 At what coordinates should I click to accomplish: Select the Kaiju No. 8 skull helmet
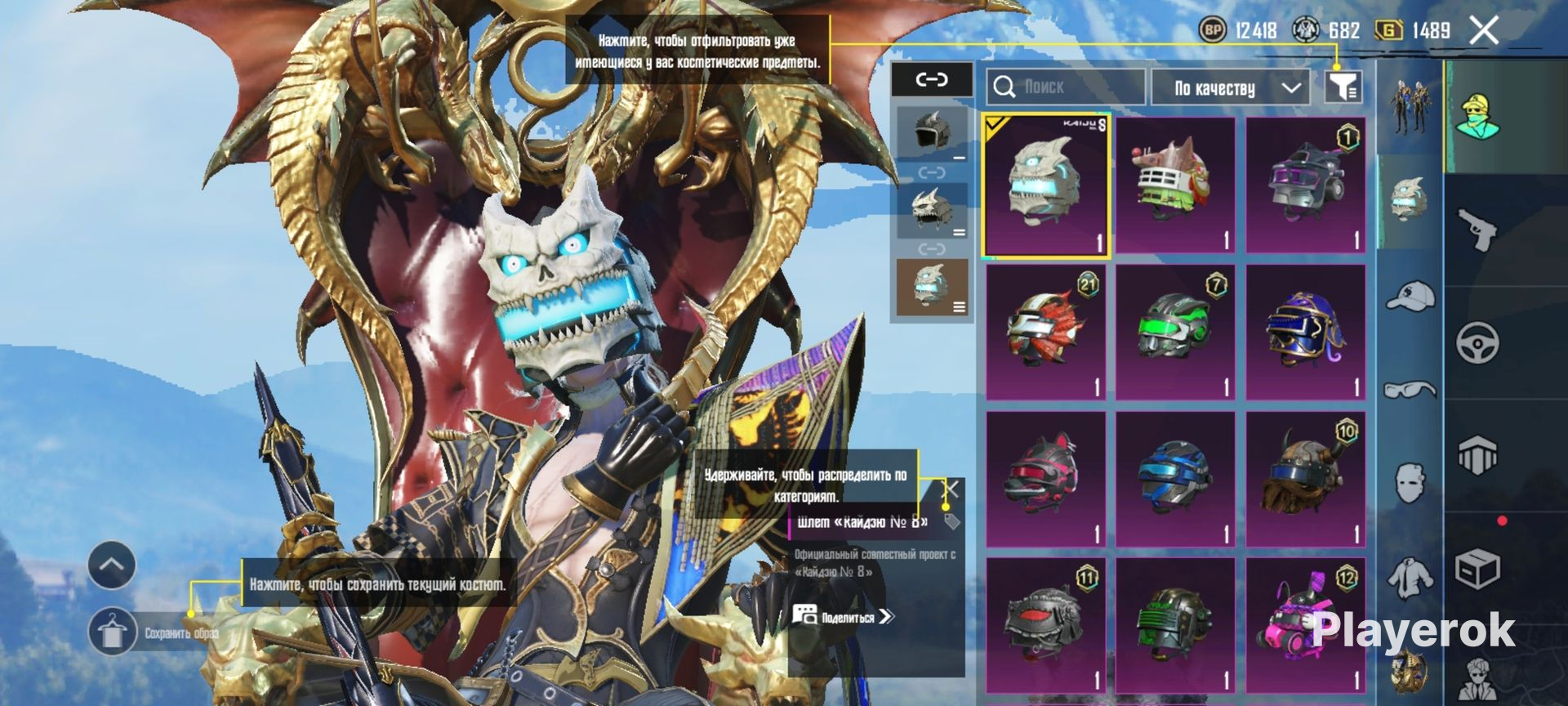pyautogui.click(x=1046, y=185)
